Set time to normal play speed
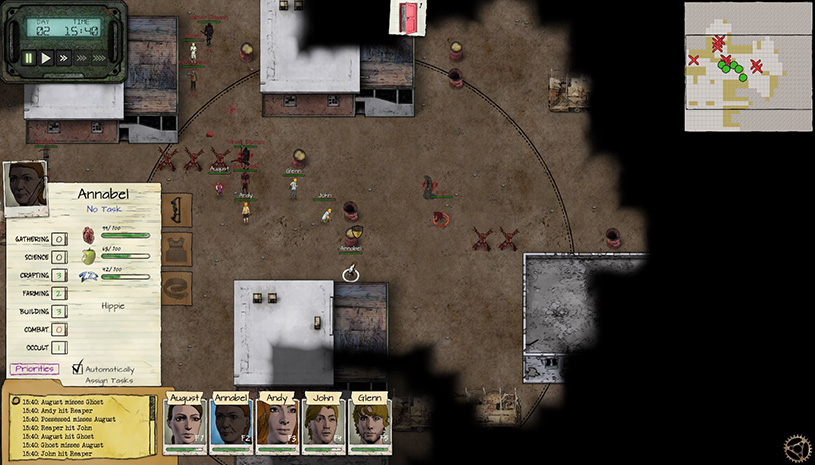This screenshot has height=465, width=815. (x=46, y=58)
